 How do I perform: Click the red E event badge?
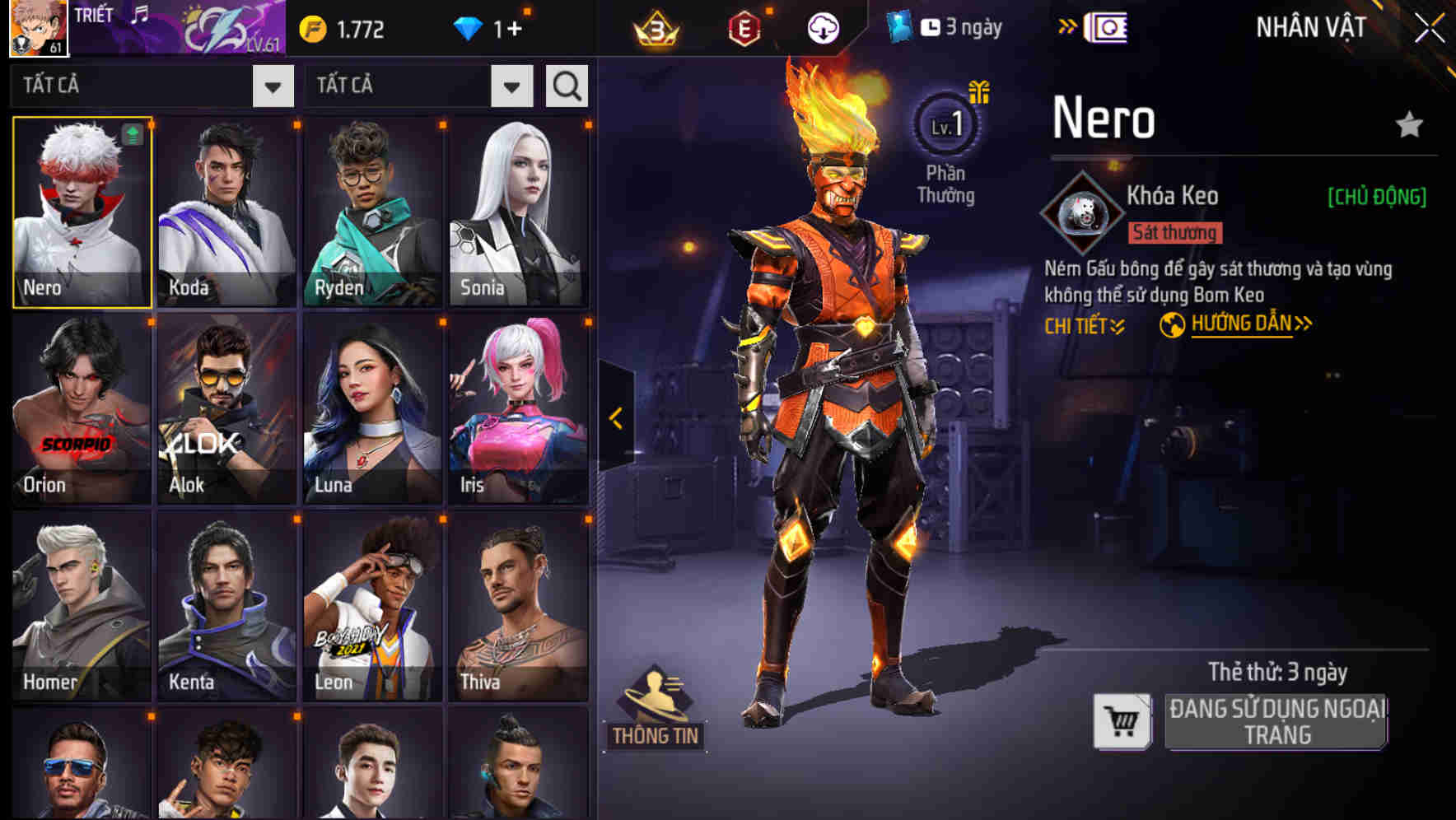(745, 26)
